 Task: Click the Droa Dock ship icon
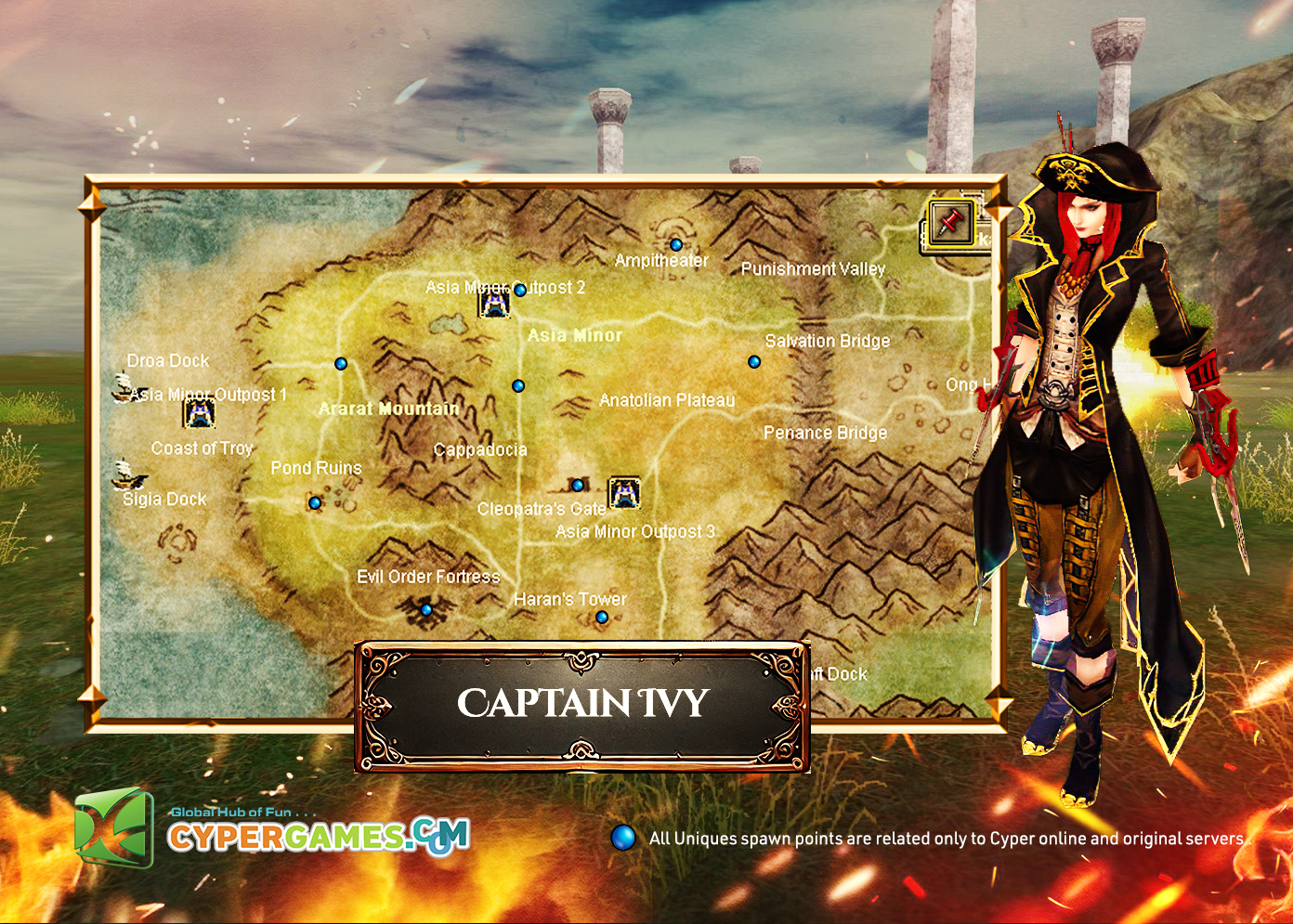tap(124, 386)
